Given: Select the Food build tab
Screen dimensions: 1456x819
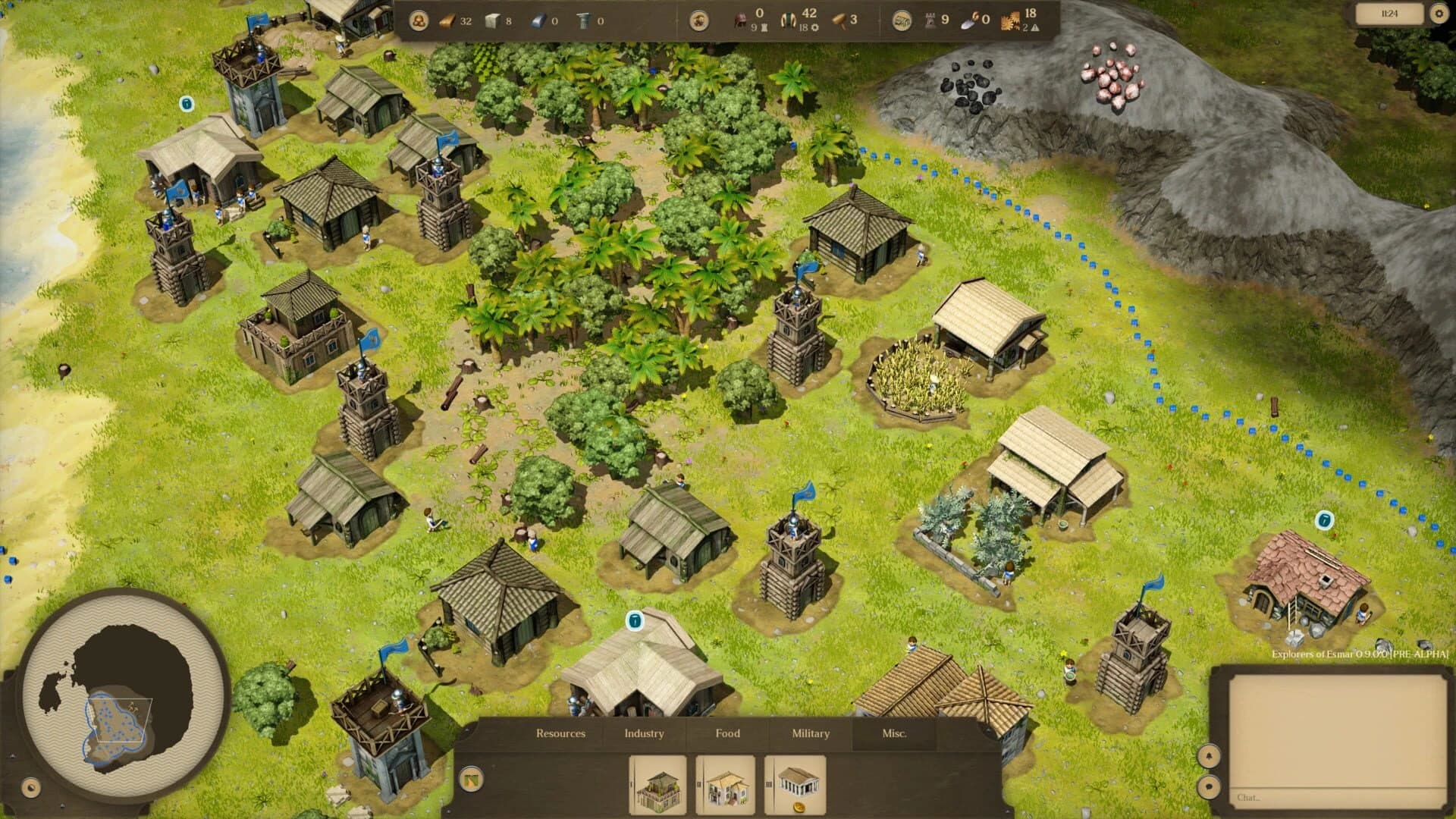Looking at the screenshot, I should click(x=727, y=733).
